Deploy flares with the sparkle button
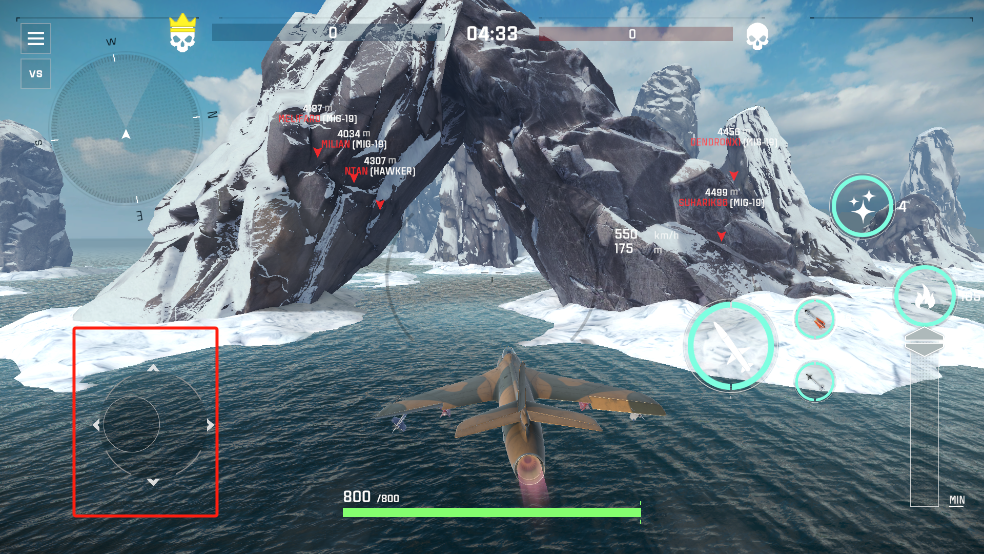984x554 pixels. tap(861, 207)
